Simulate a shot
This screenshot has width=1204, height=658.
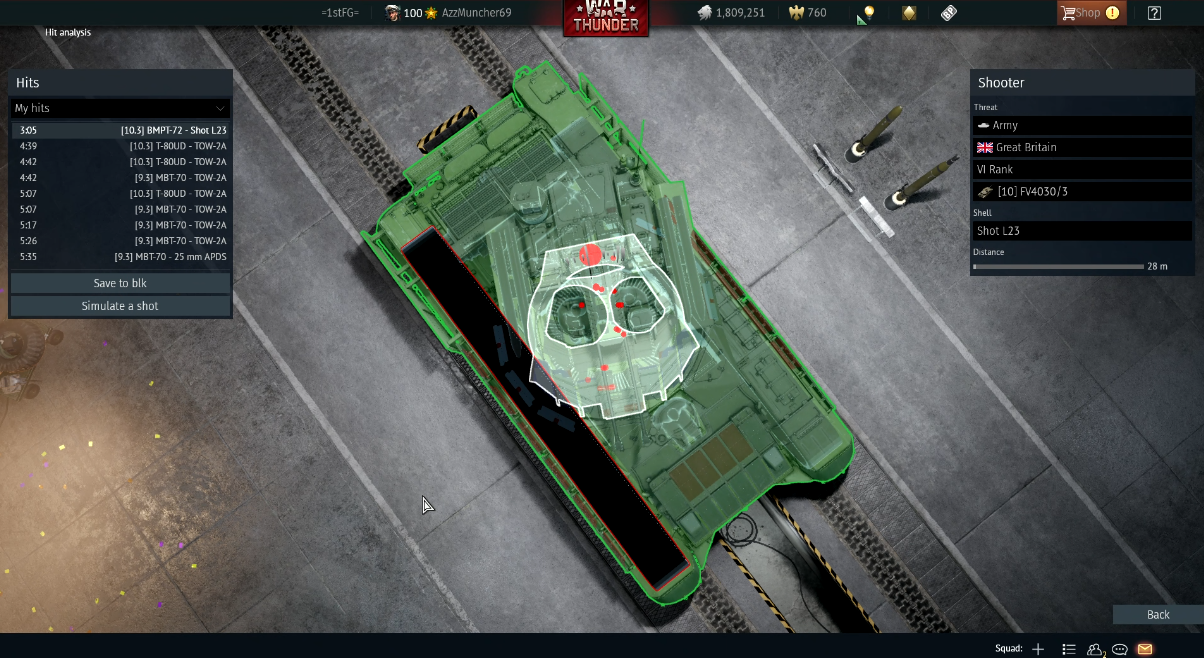pos(120,306)
